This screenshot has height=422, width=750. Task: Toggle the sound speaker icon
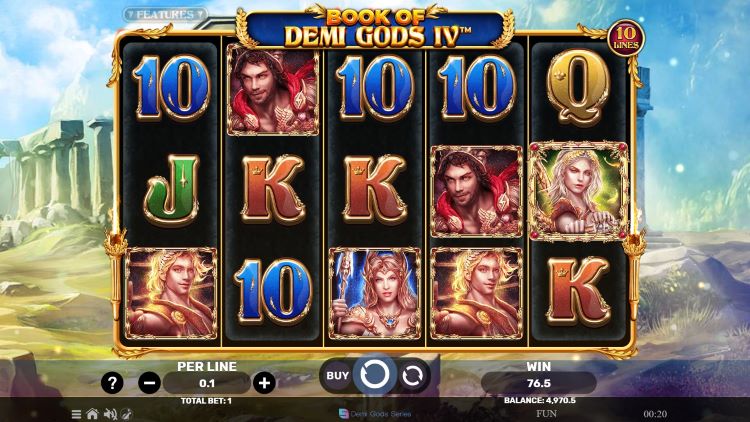pos(109,413)
